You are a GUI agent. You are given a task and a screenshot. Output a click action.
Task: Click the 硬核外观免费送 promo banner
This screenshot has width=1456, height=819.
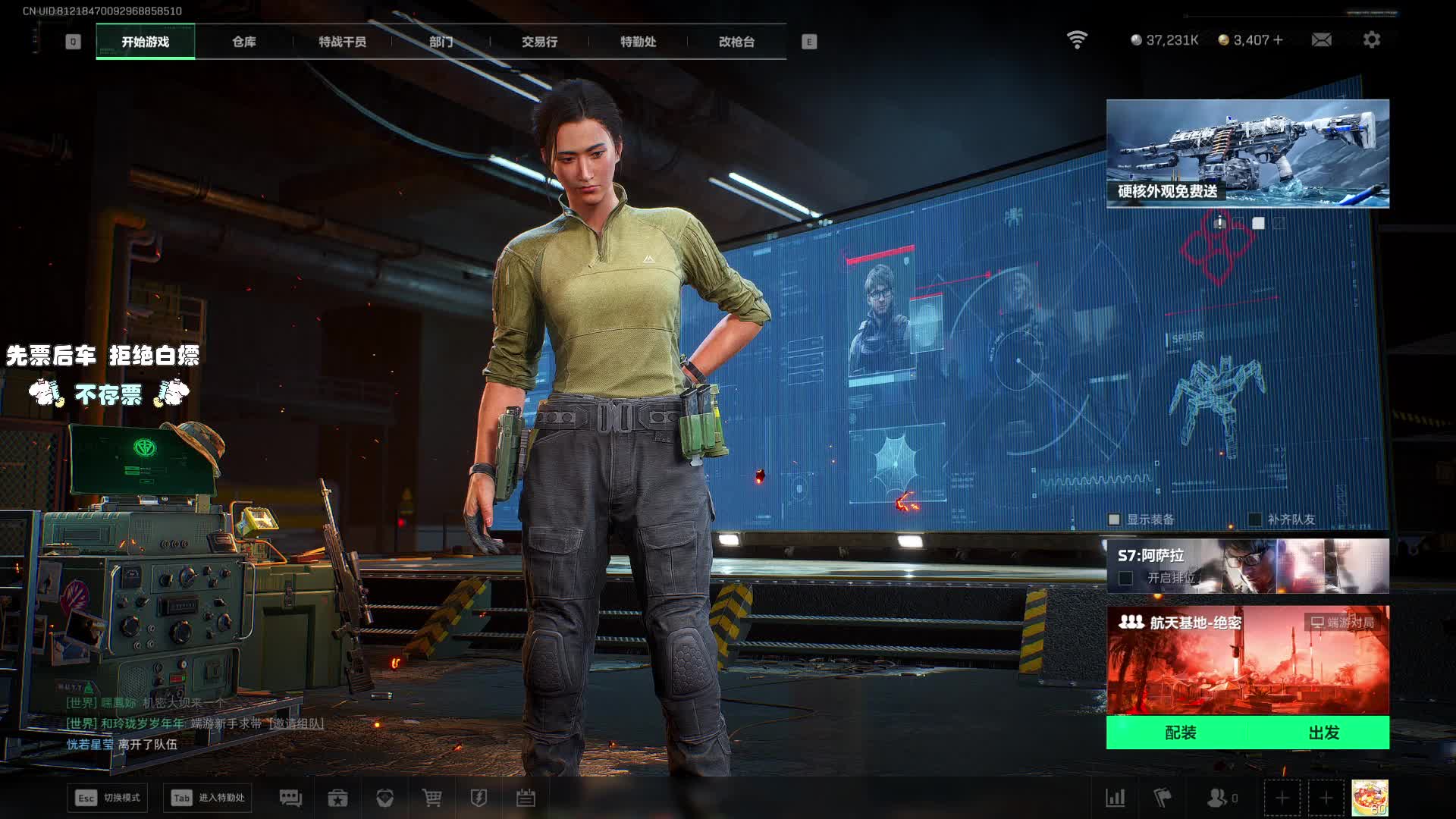(1247, 153)
